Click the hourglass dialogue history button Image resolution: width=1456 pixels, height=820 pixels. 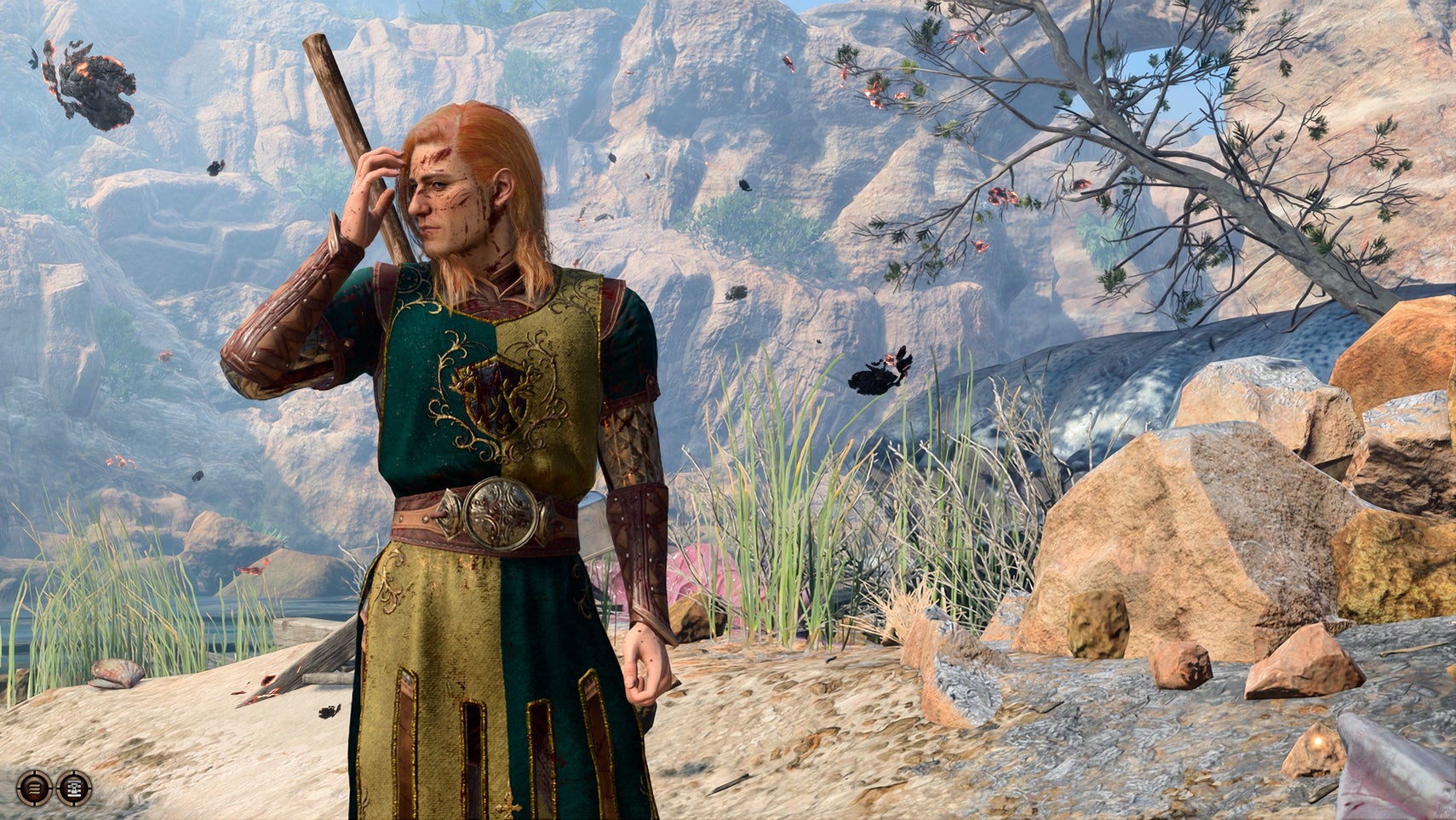74,788
